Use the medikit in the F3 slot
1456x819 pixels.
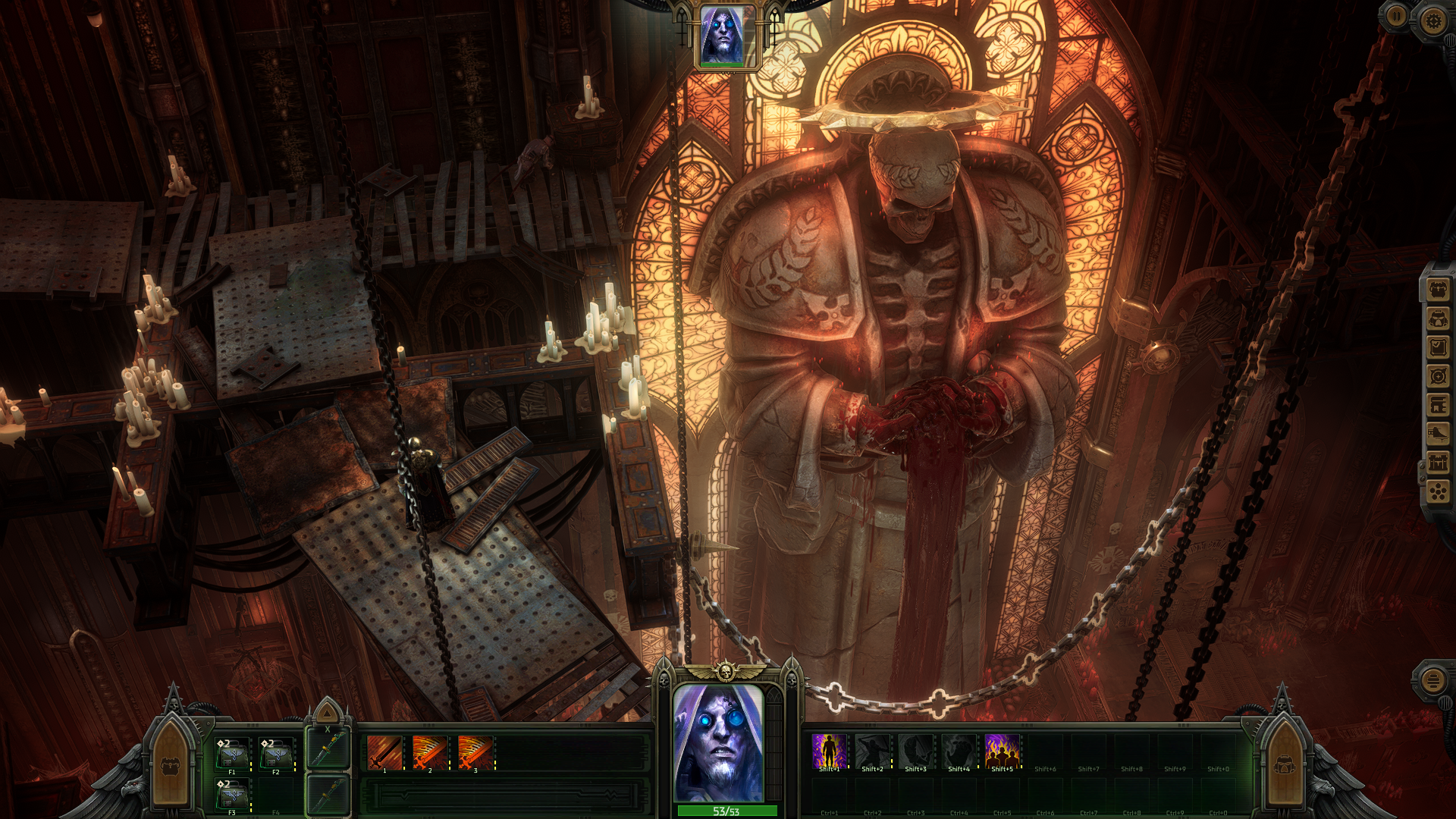(x=232, y=796)
